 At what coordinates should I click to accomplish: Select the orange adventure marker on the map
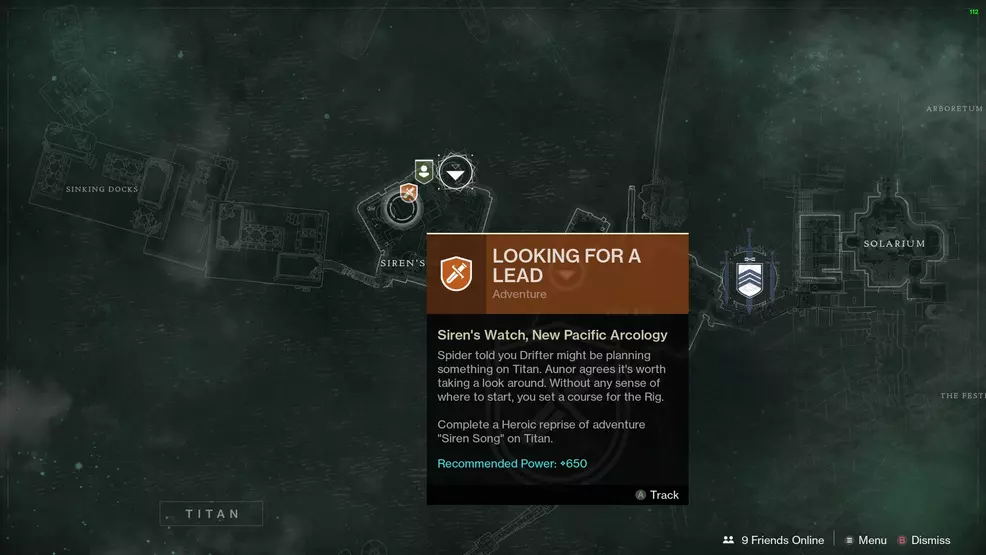coord(408,192)
